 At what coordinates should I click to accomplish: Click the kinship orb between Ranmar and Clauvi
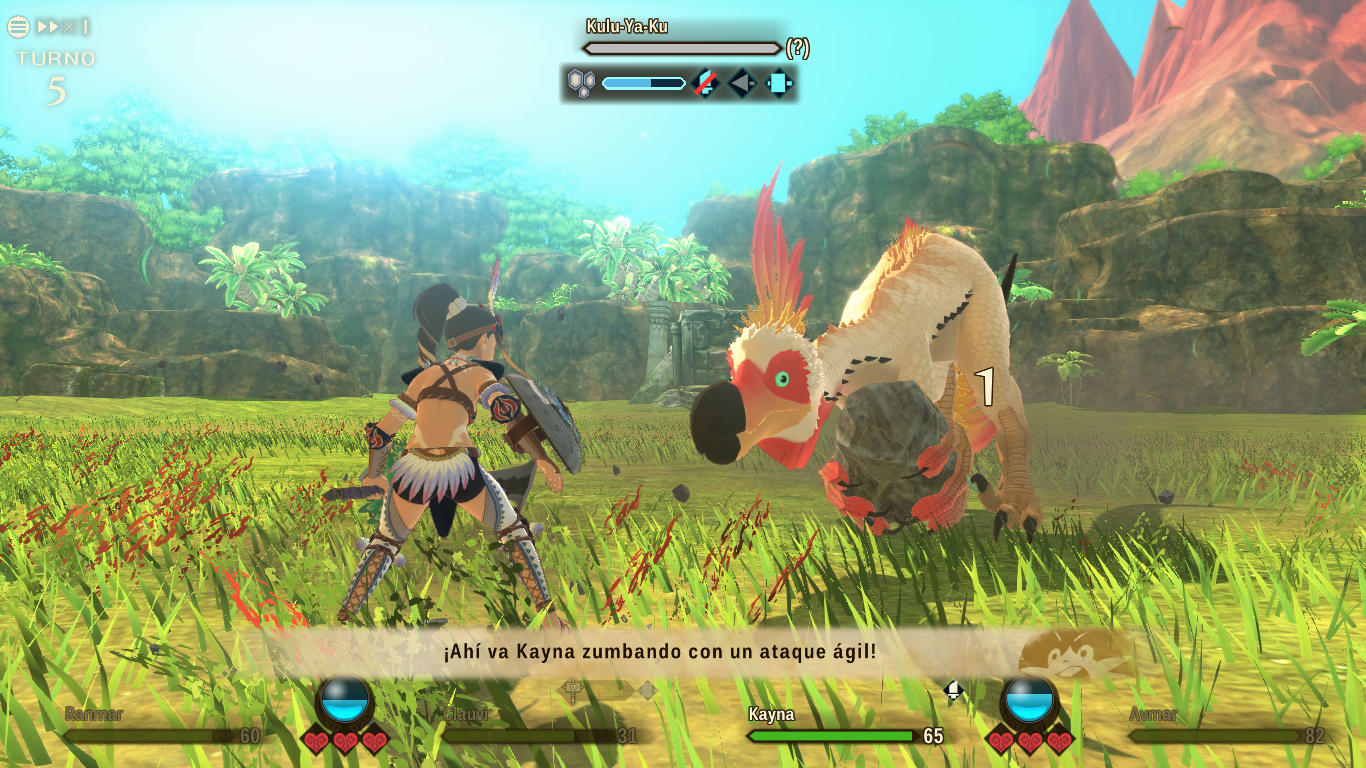click(345, 700)
